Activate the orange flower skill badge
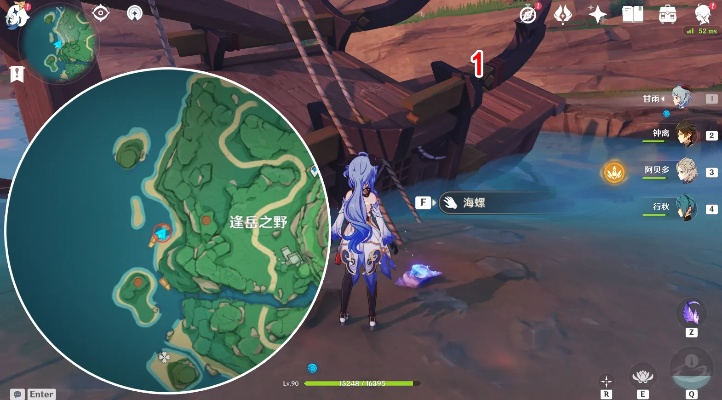722x400 pixels. point(612,172)
